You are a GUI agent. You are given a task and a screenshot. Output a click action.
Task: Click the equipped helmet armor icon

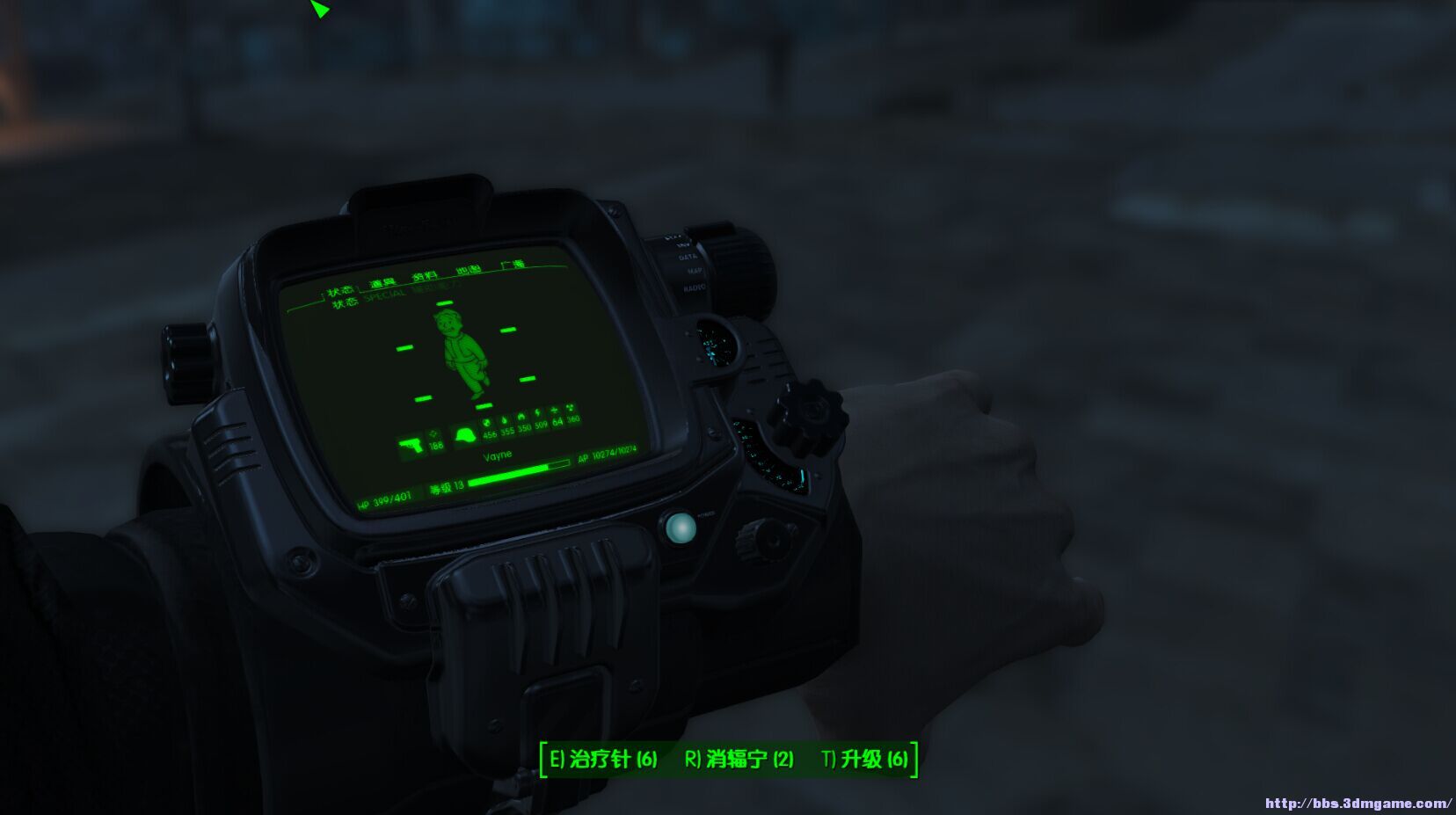tap(464, 433)
